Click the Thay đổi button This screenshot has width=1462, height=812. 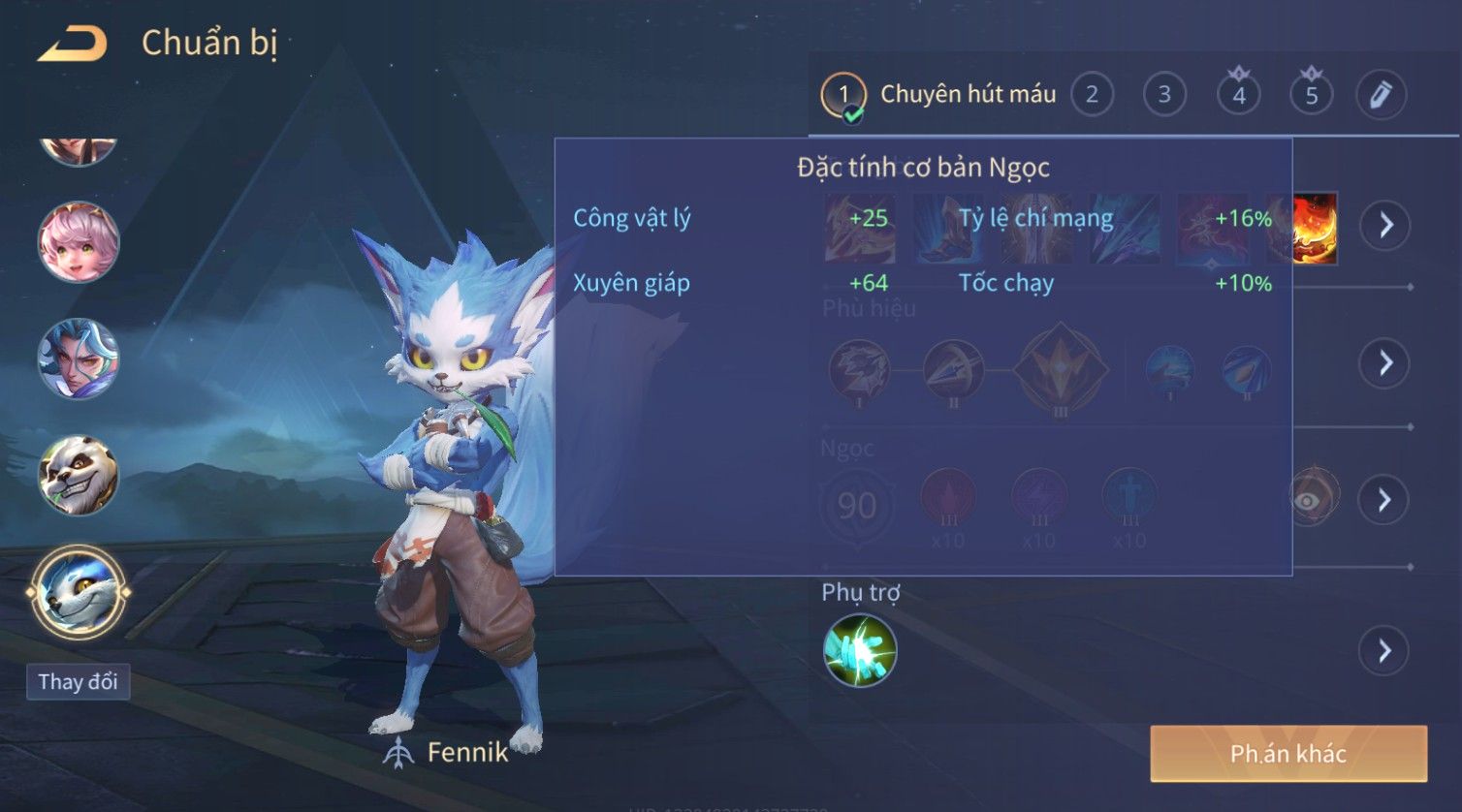click(x=78, y=682)
